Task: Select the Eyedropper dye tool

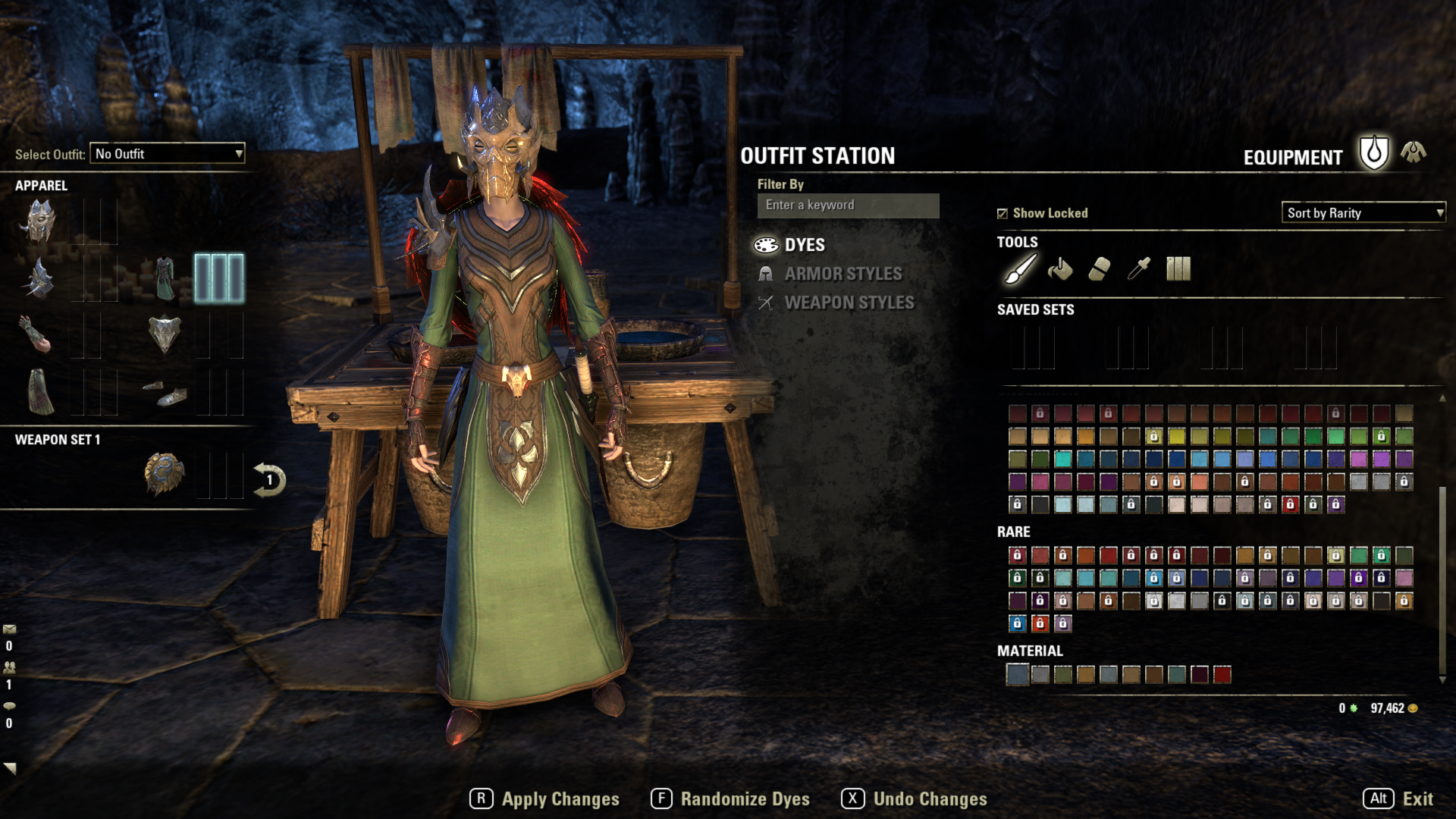Action: click(x=1140, y=268)
